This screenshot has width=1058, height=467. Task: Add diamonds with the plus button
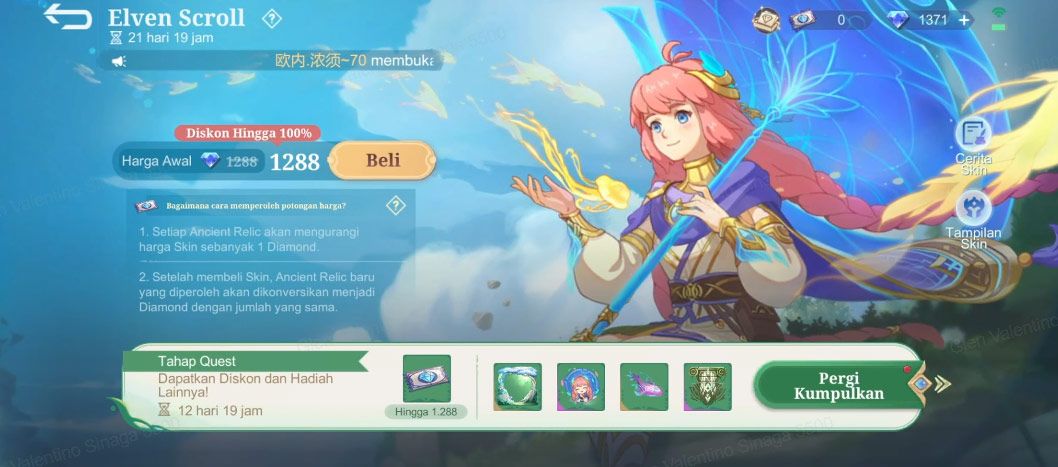click(963, 20)
